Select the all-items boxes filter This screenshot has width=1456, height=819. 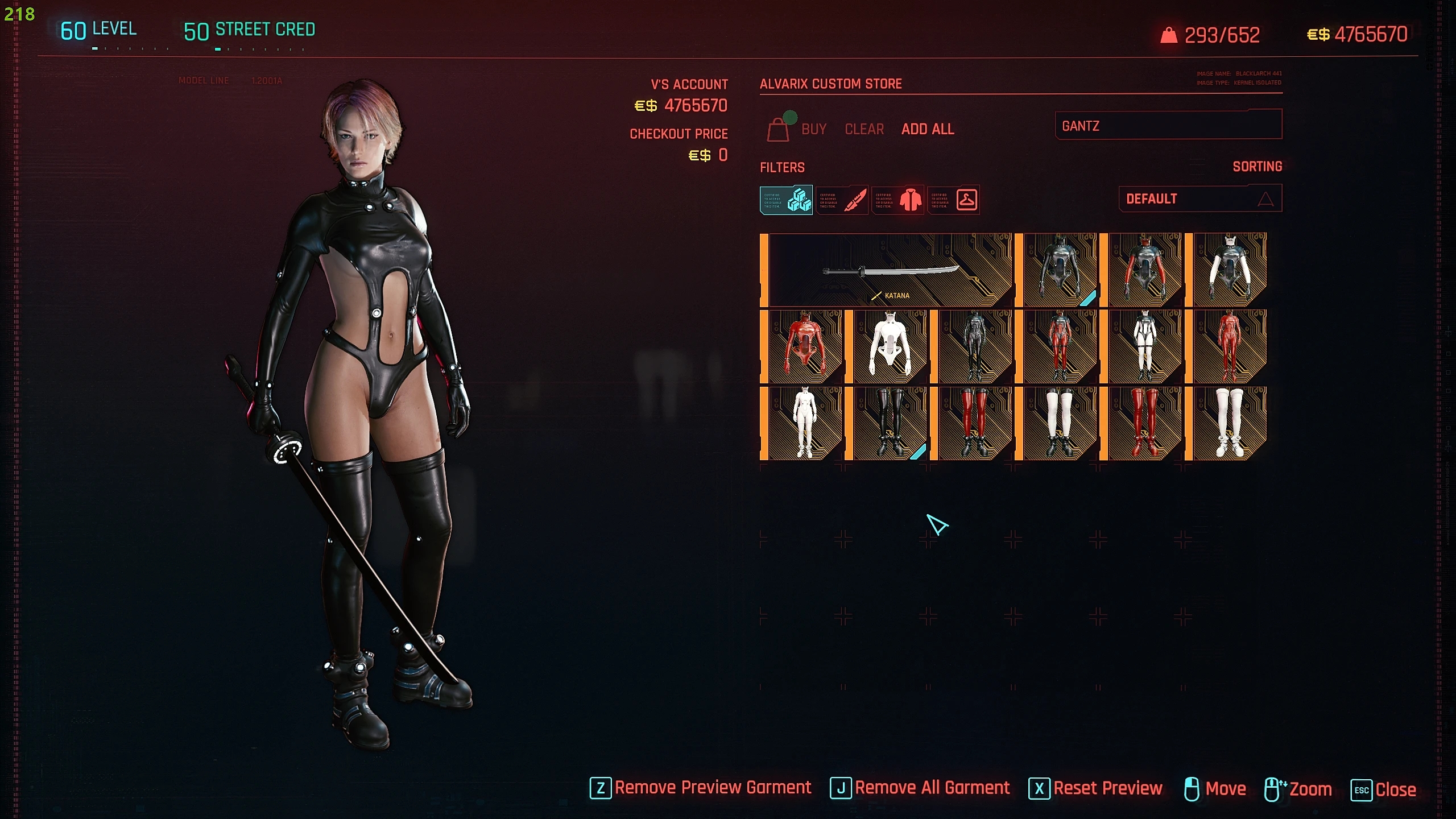[x=786, y=200]
